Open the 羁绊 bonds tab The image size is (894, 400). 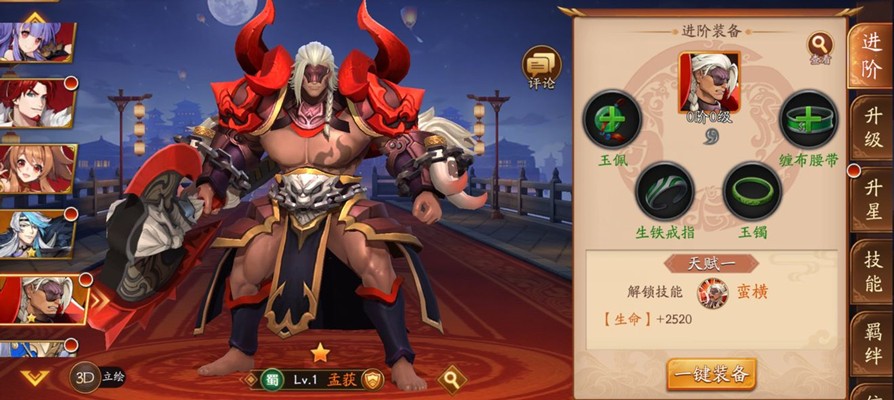pyautogui.click(x=872, y=340)
